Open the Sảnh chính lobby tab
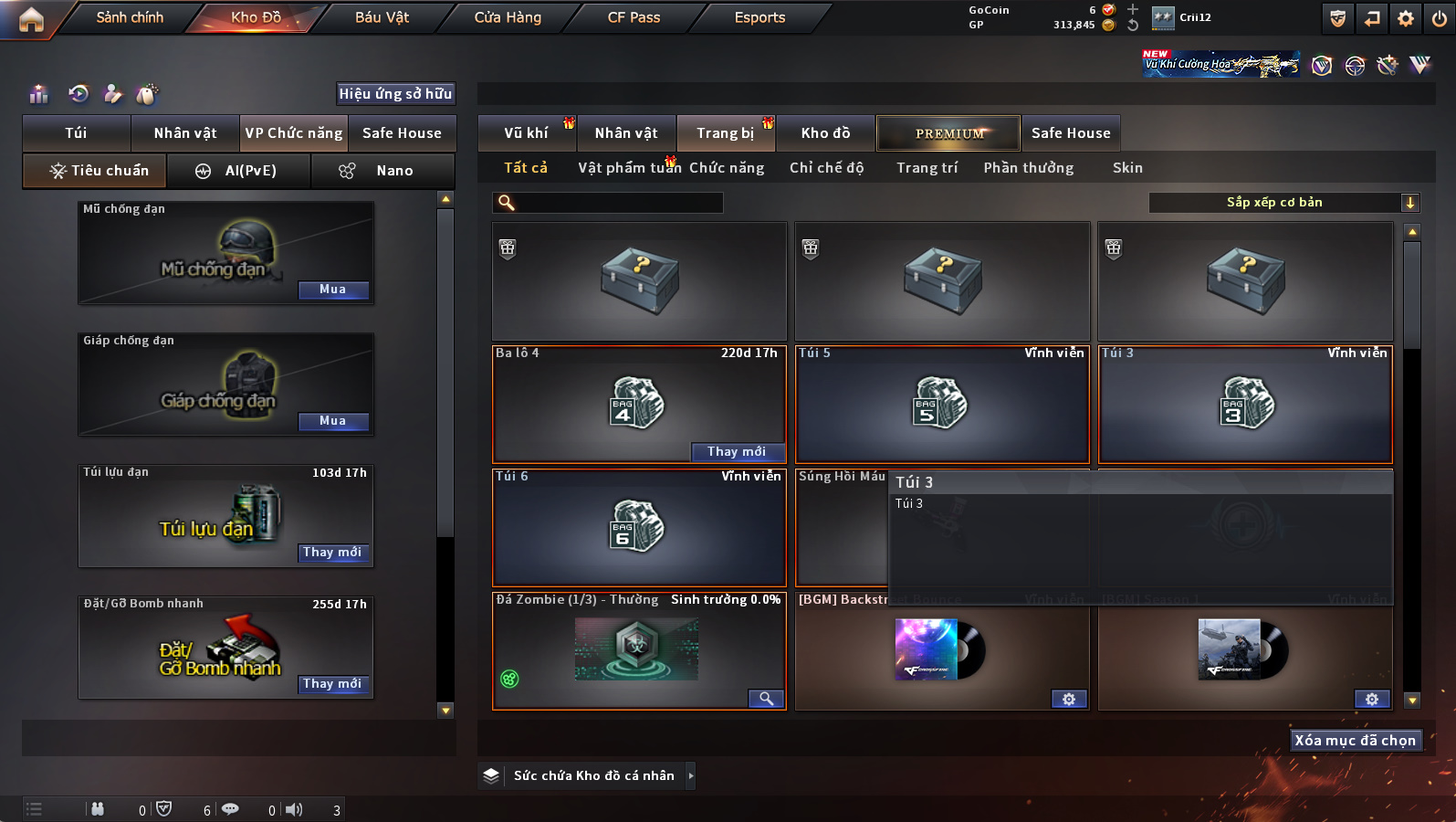The image size is (1456, 822). click(130, 17)
